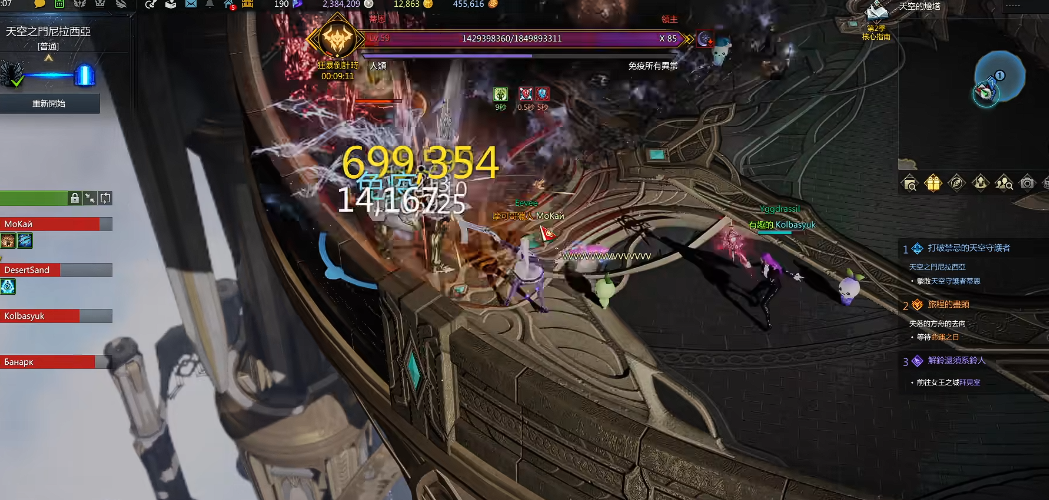
Task: Open the chat bubble icon in top bar
Action: pos(40,5)
